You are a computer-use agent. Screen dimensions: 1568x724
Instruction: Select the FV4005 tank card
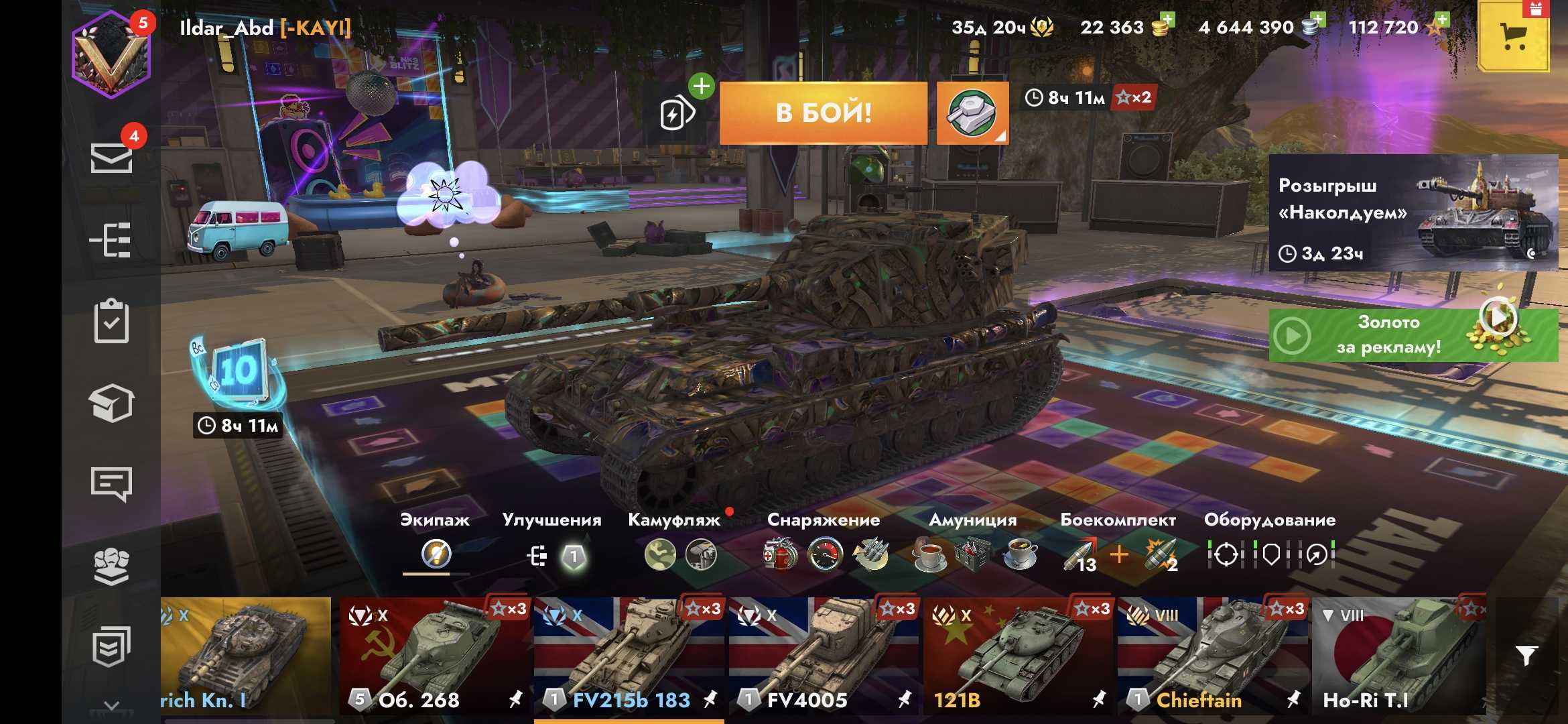823,657
